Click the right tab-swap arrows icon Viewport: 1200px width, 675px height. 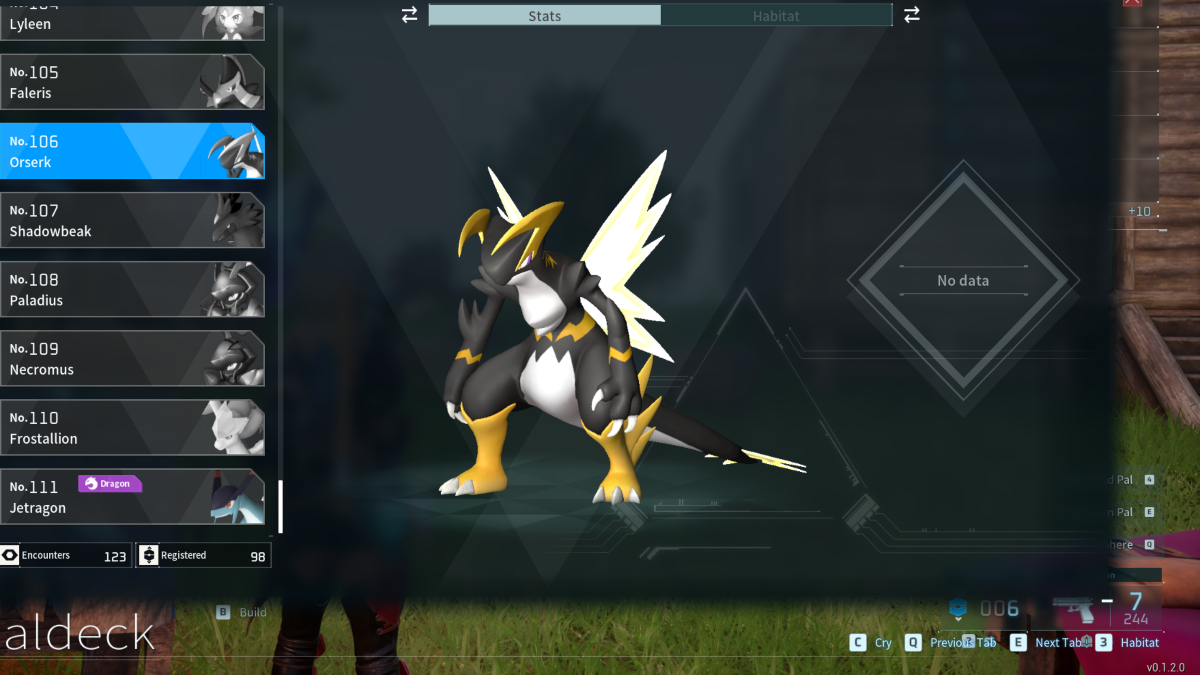(x=911, y=15)
